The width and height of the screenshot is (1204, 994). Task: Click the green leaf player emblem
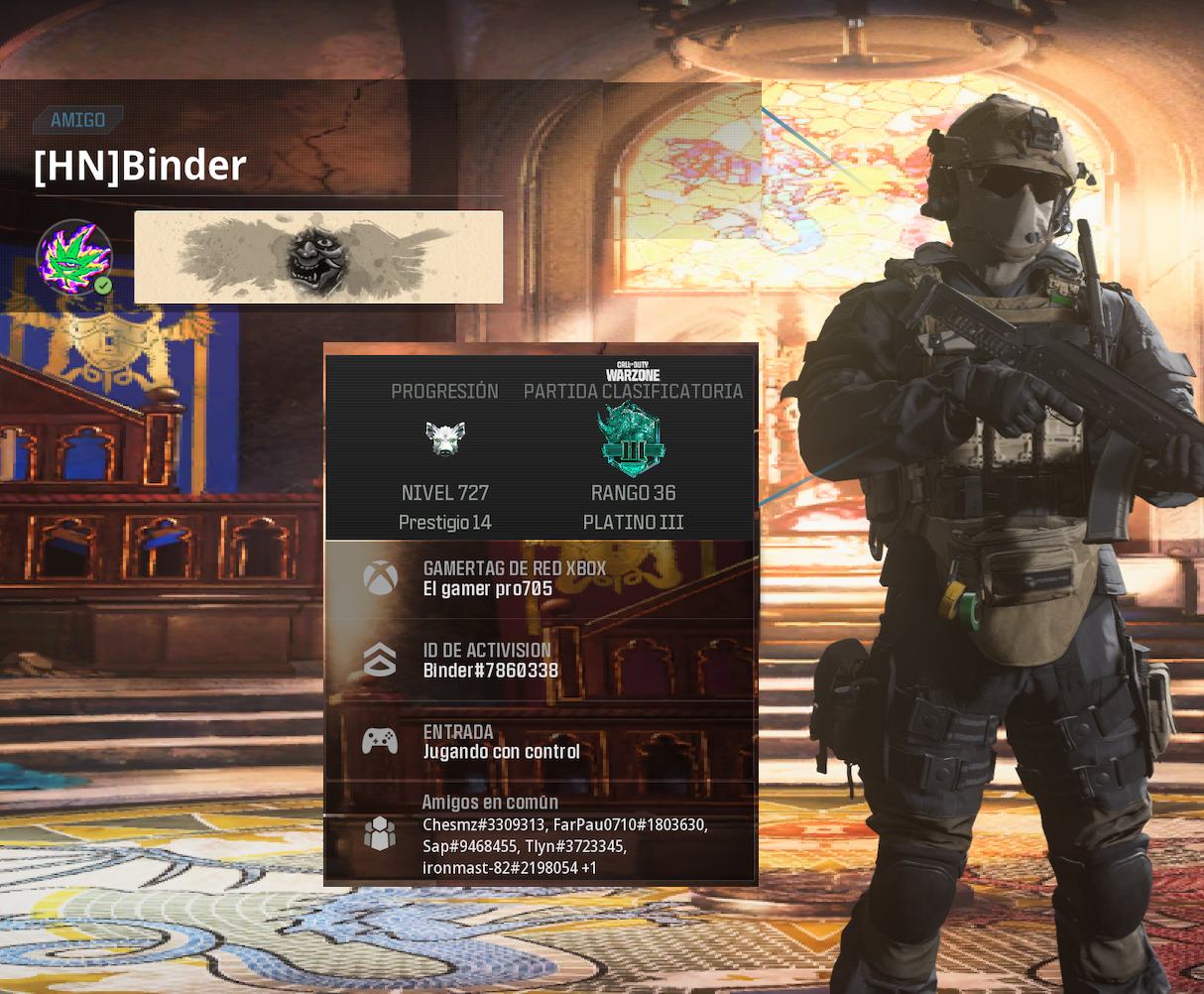(73, 257)
